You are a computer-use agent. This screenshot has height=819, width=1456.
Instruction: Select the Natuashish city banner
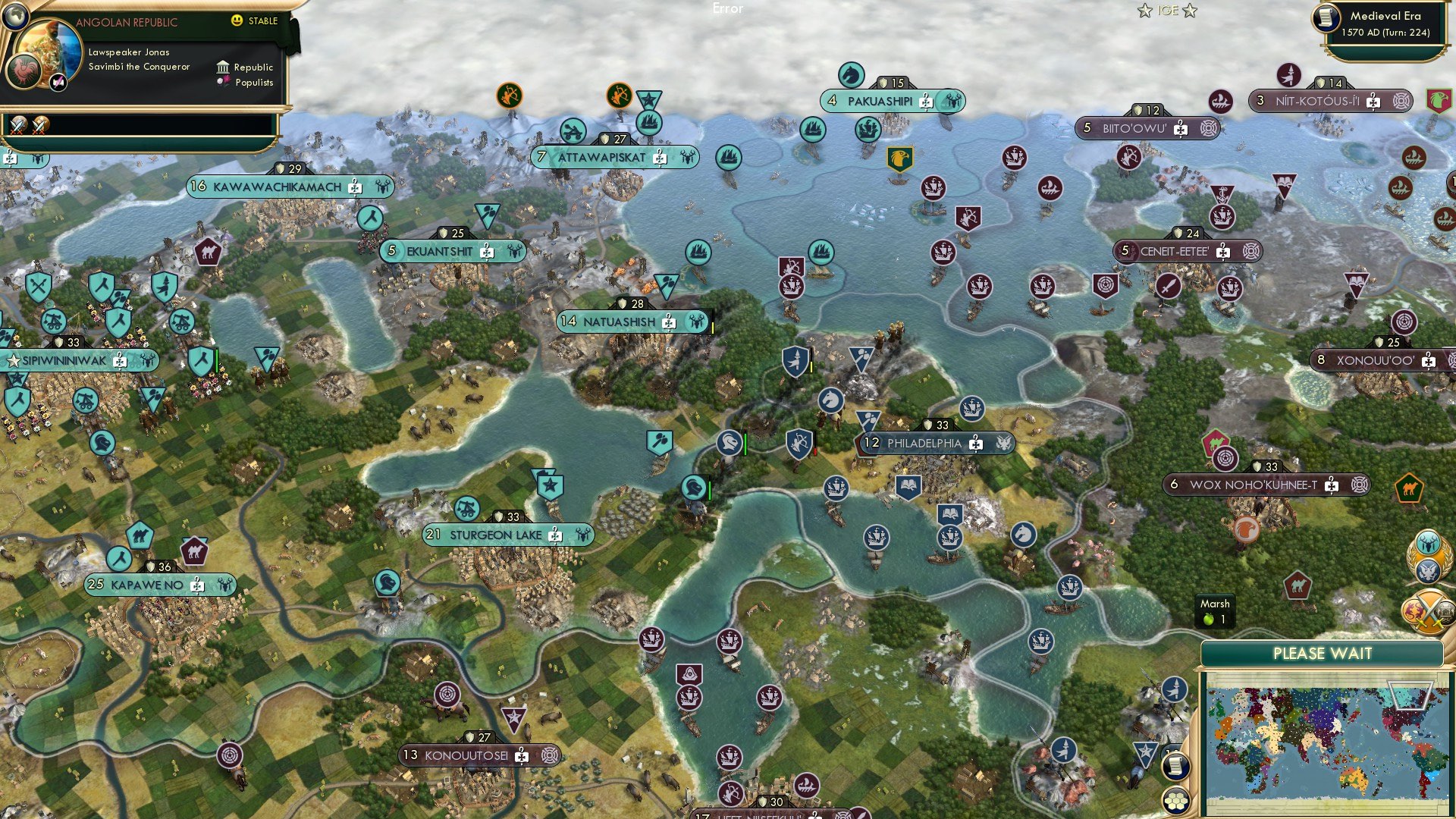pos(619,322)
